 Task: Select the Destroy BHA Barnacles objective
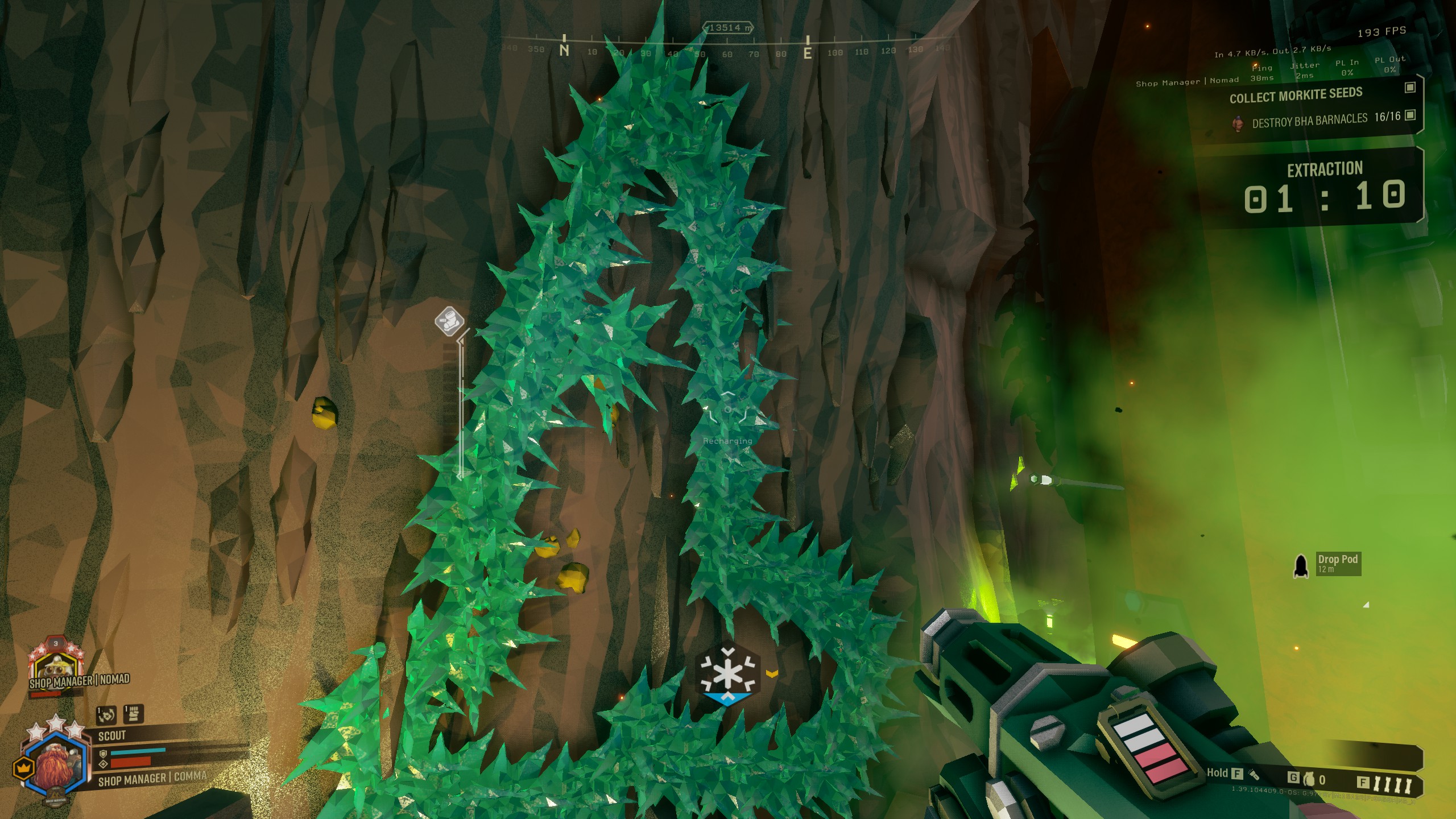(1309, 120)
